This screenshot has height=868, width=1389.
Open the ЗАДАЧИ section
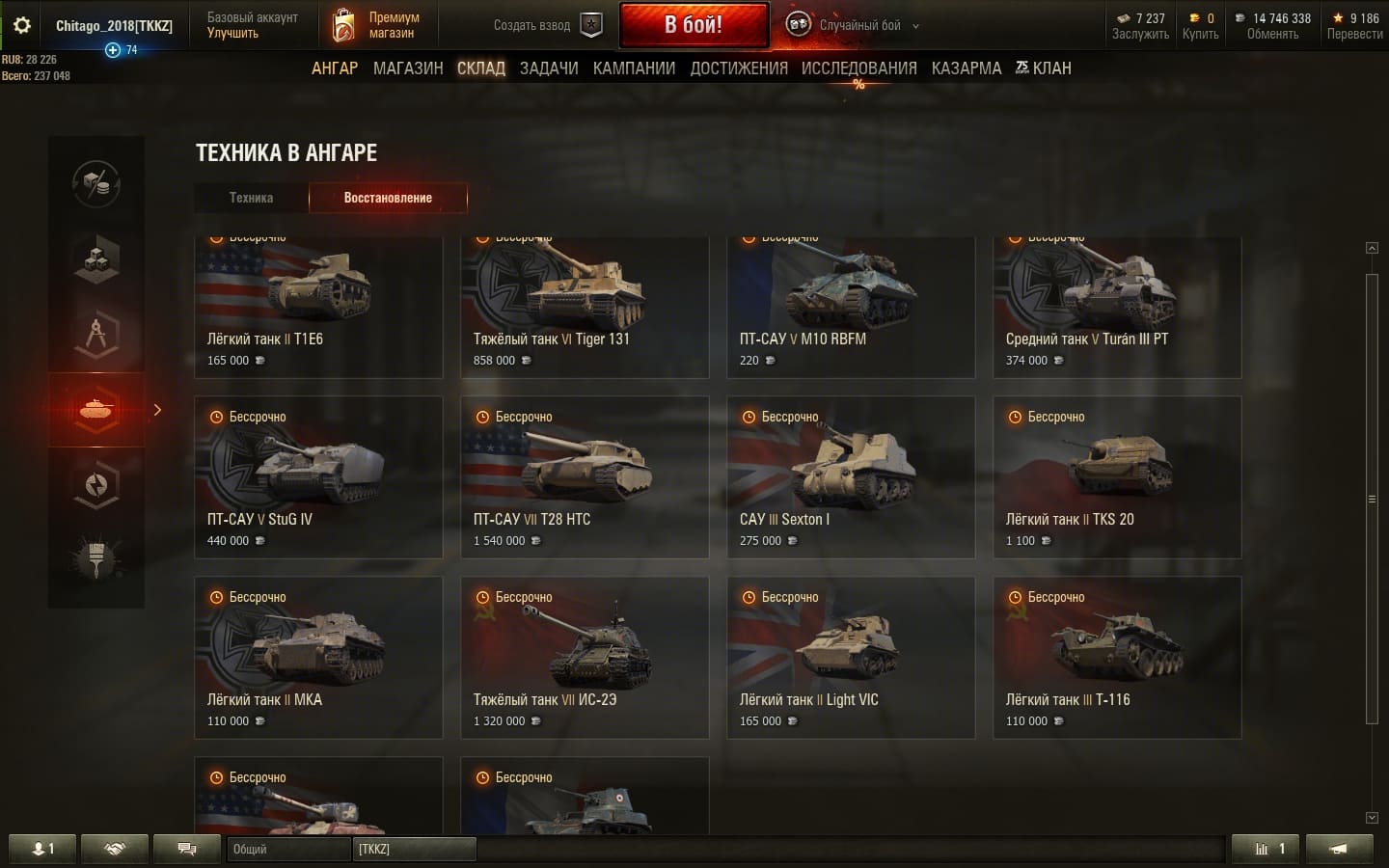click(x=549, y=68)
